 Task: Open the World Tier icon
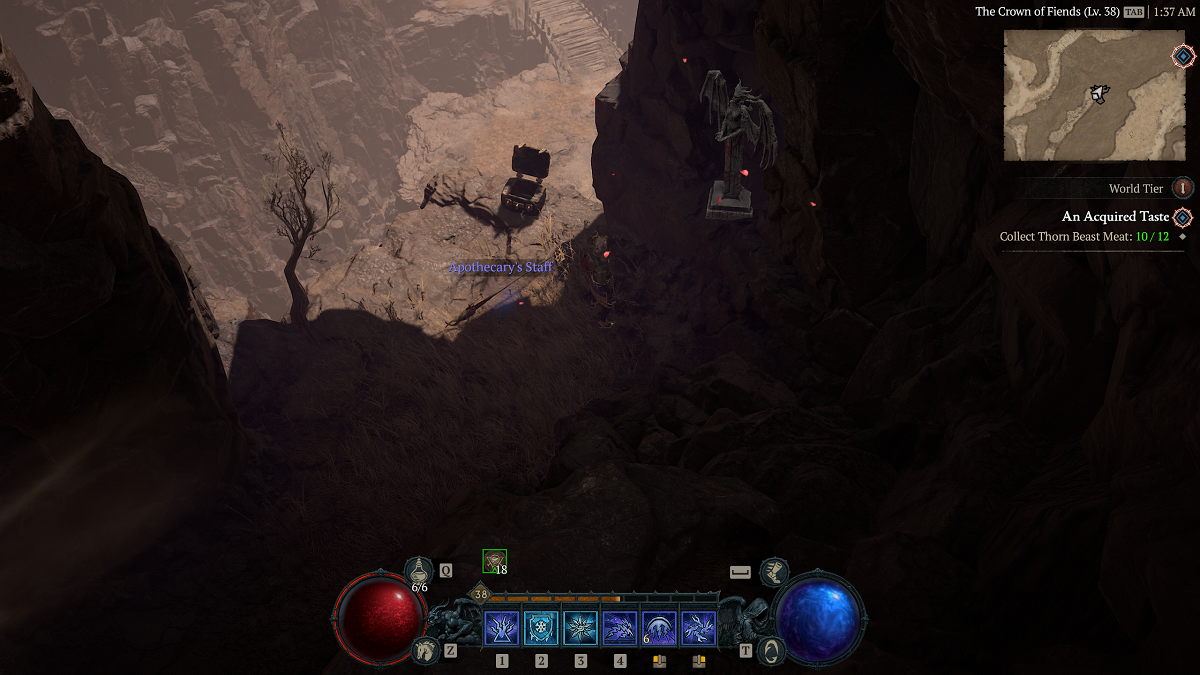(1183, 188)
